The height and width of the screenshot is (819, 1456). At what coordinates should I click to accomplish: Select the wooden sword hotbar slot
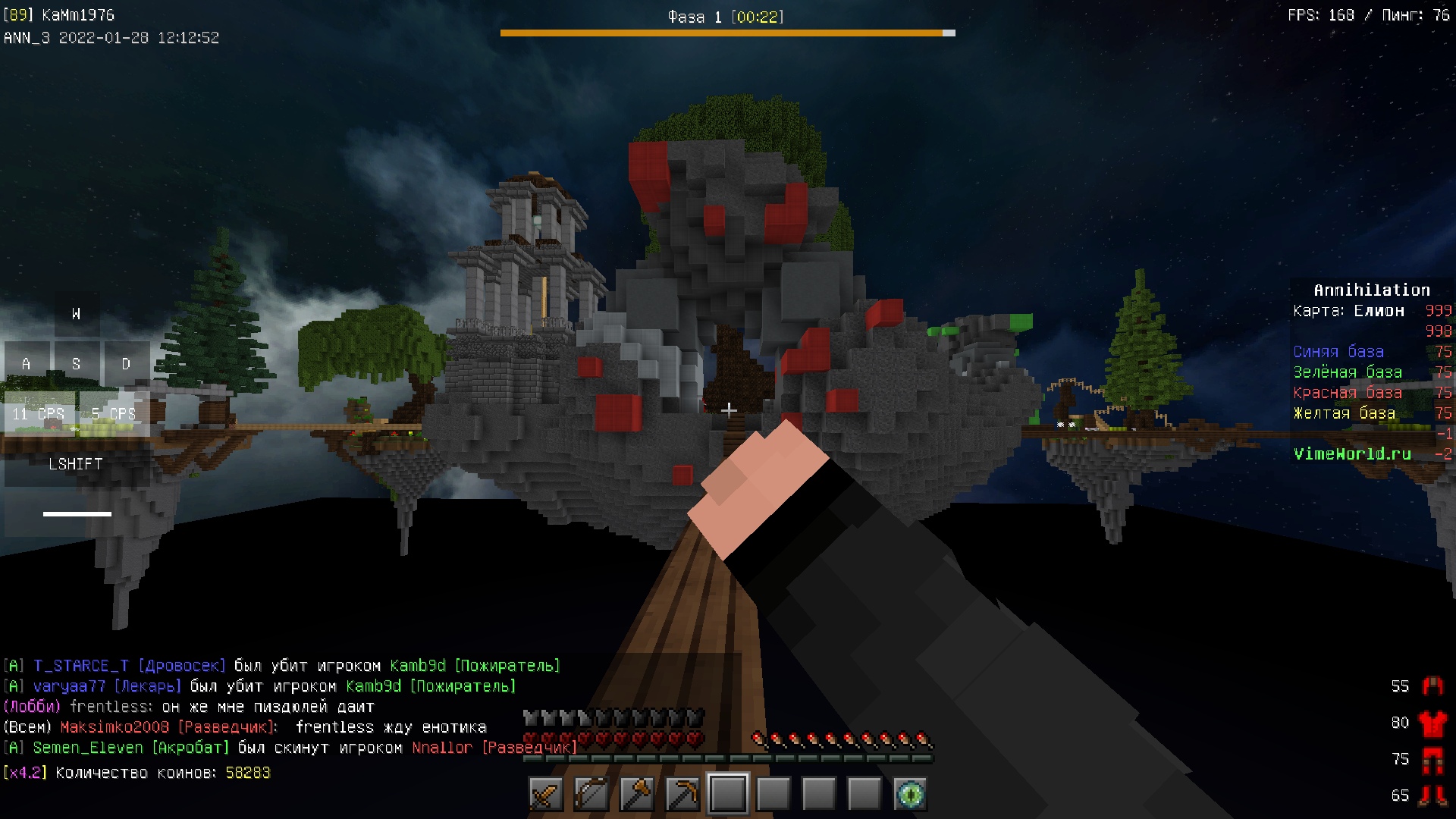[x=546, y=794]
